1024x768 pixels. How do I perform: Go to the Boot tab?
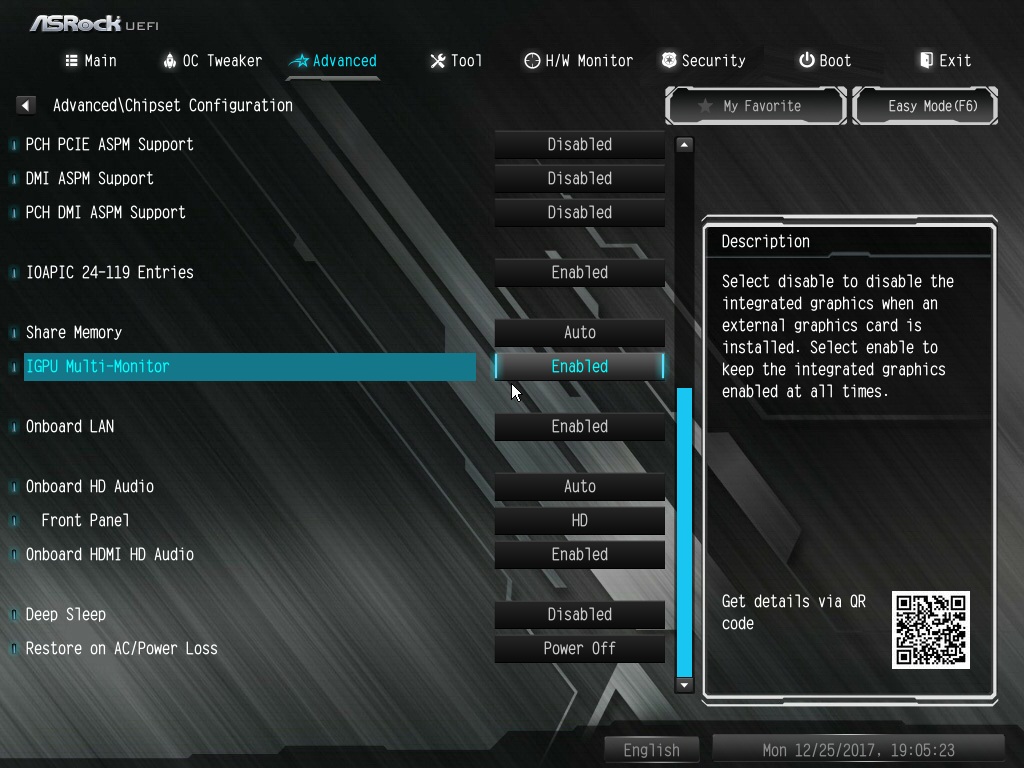(825, 61)
